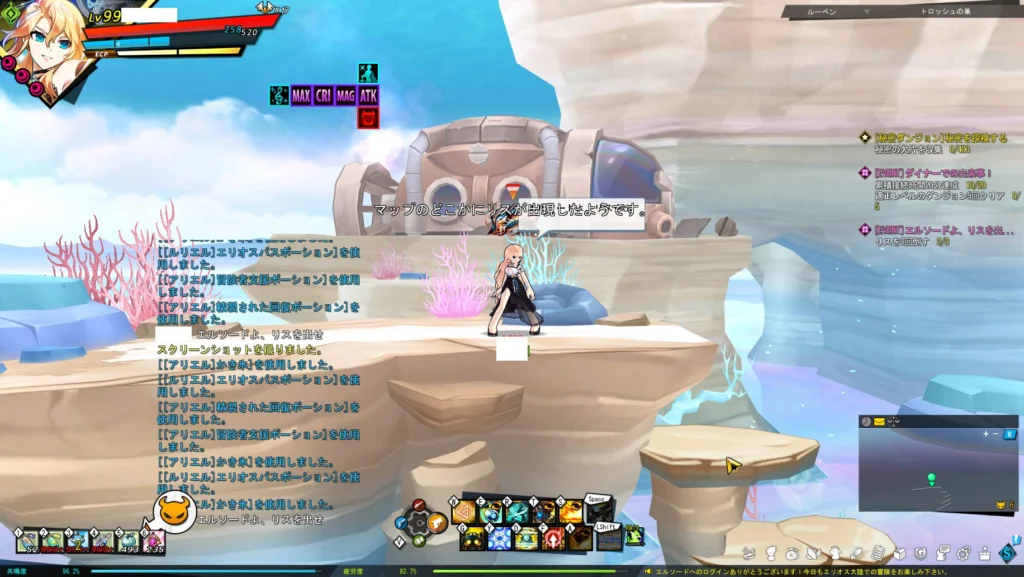
Task: Open the secret dungeon quest tracker entry
Action: [923, 137]
